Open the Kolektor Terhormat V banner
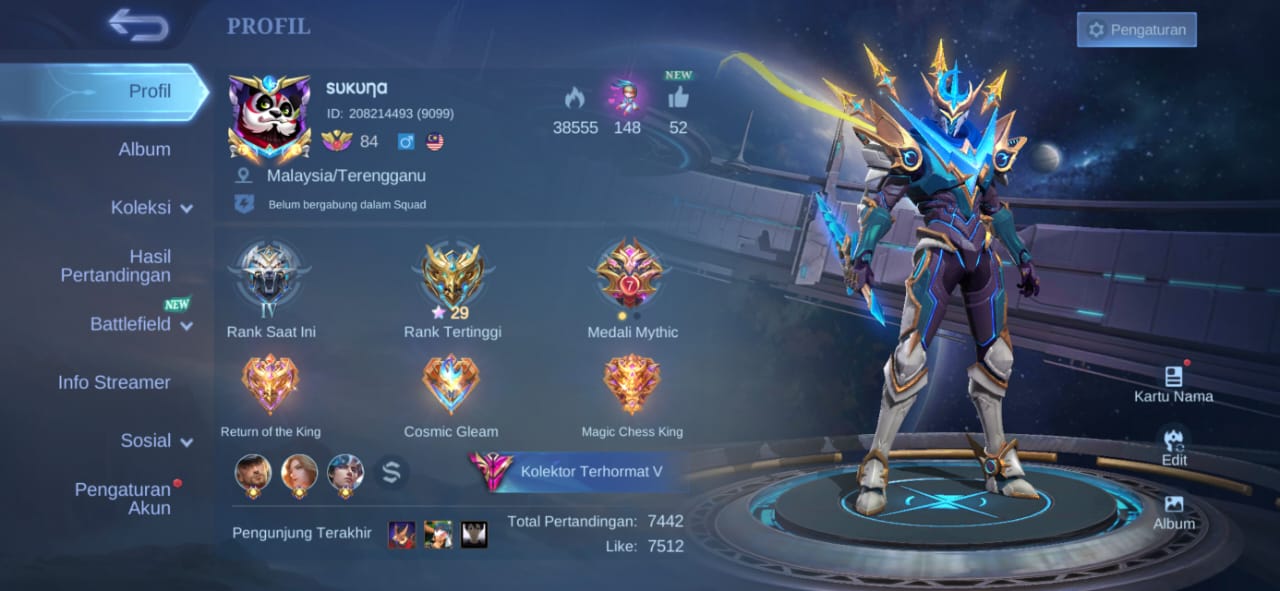Viewport: 1280px width, 591px height. click(575, 471)
